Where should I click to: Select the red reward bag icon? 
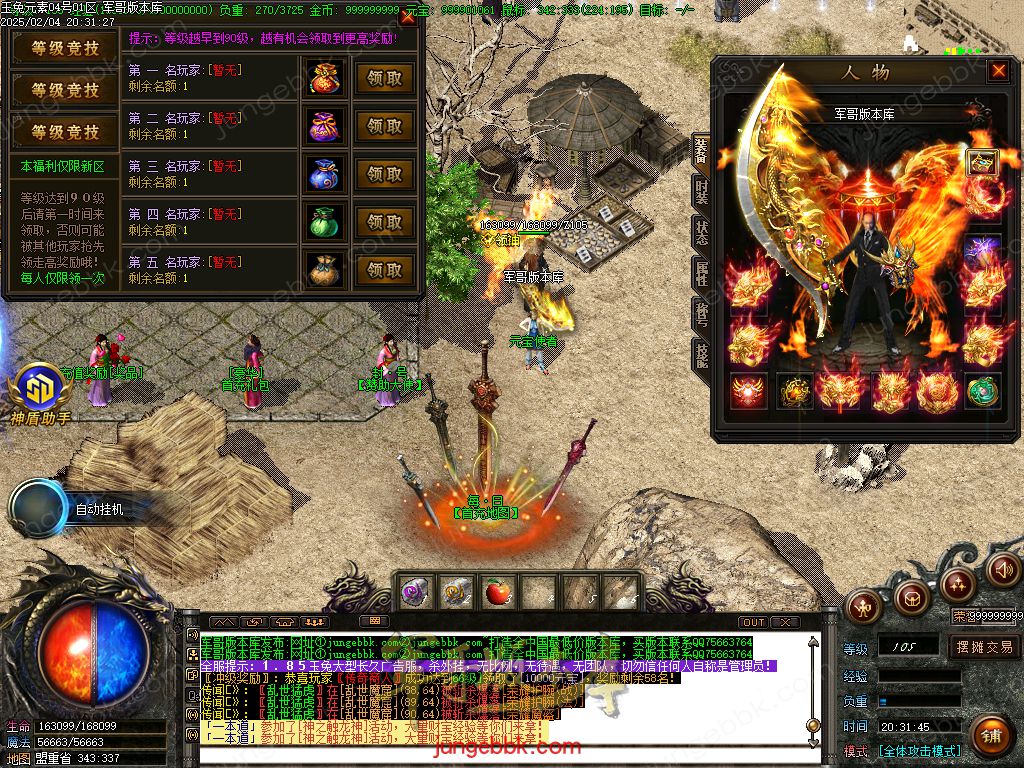325,78
